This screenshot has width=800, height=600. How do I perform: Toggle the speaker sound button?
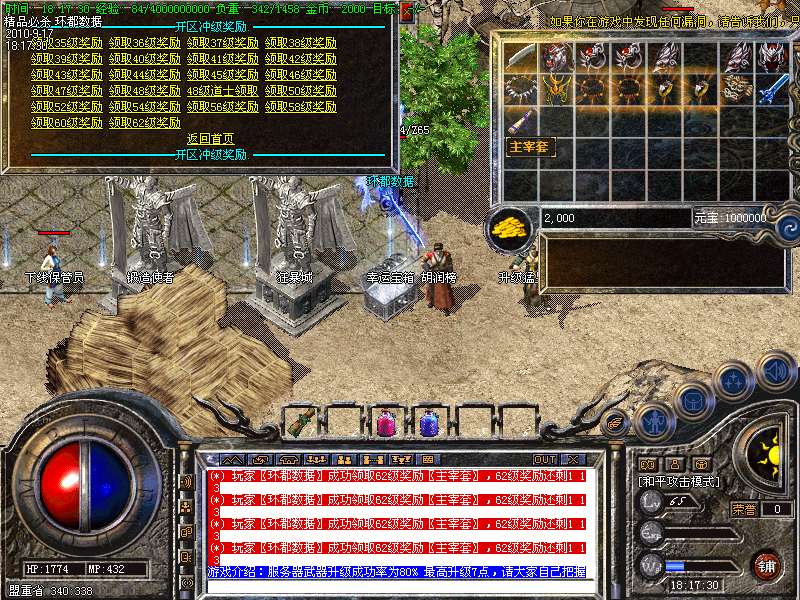point(776,370)
